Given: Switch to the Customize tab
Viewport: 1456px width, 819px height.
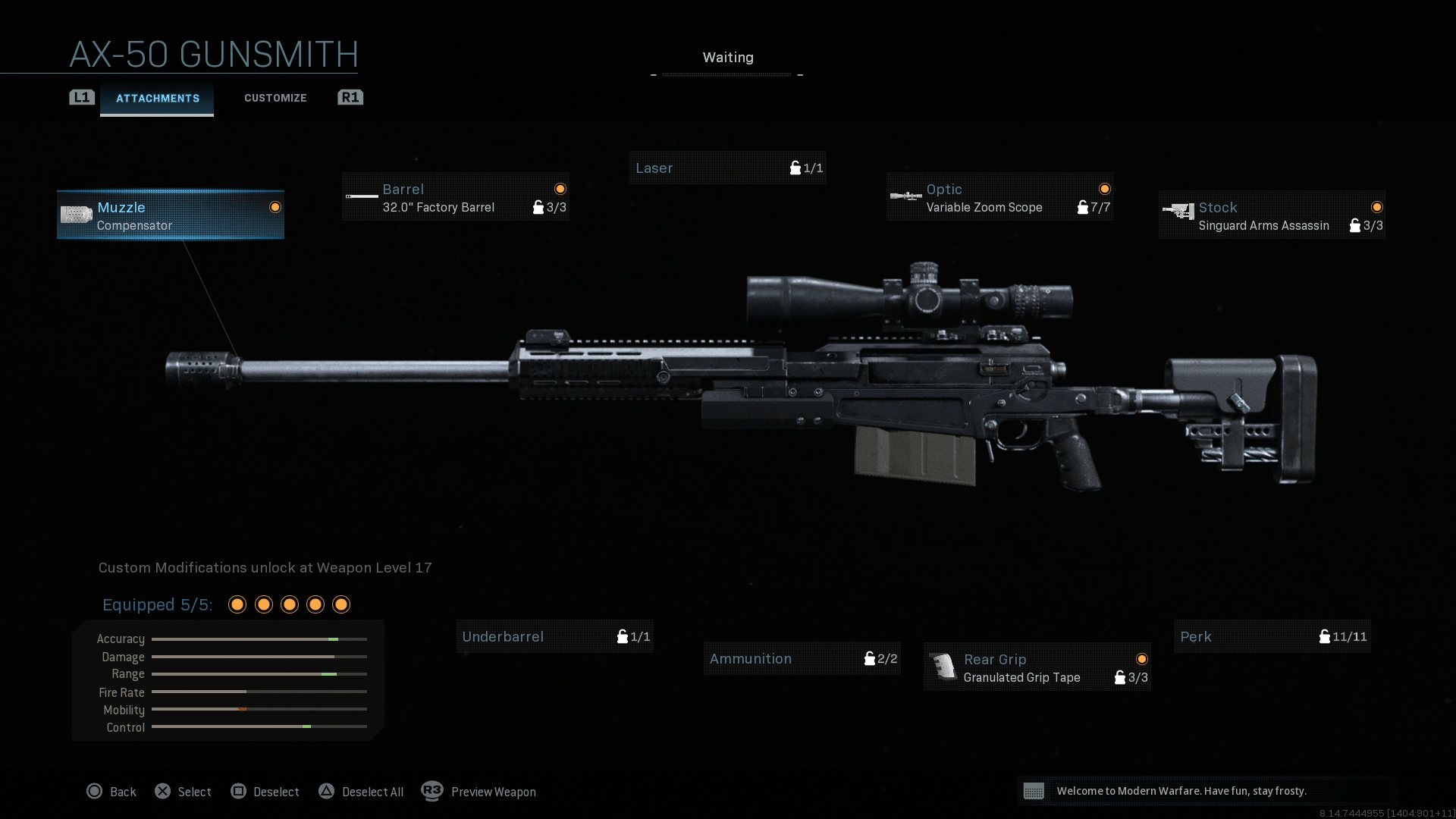Looking at the screenshot, I should 275,98.
